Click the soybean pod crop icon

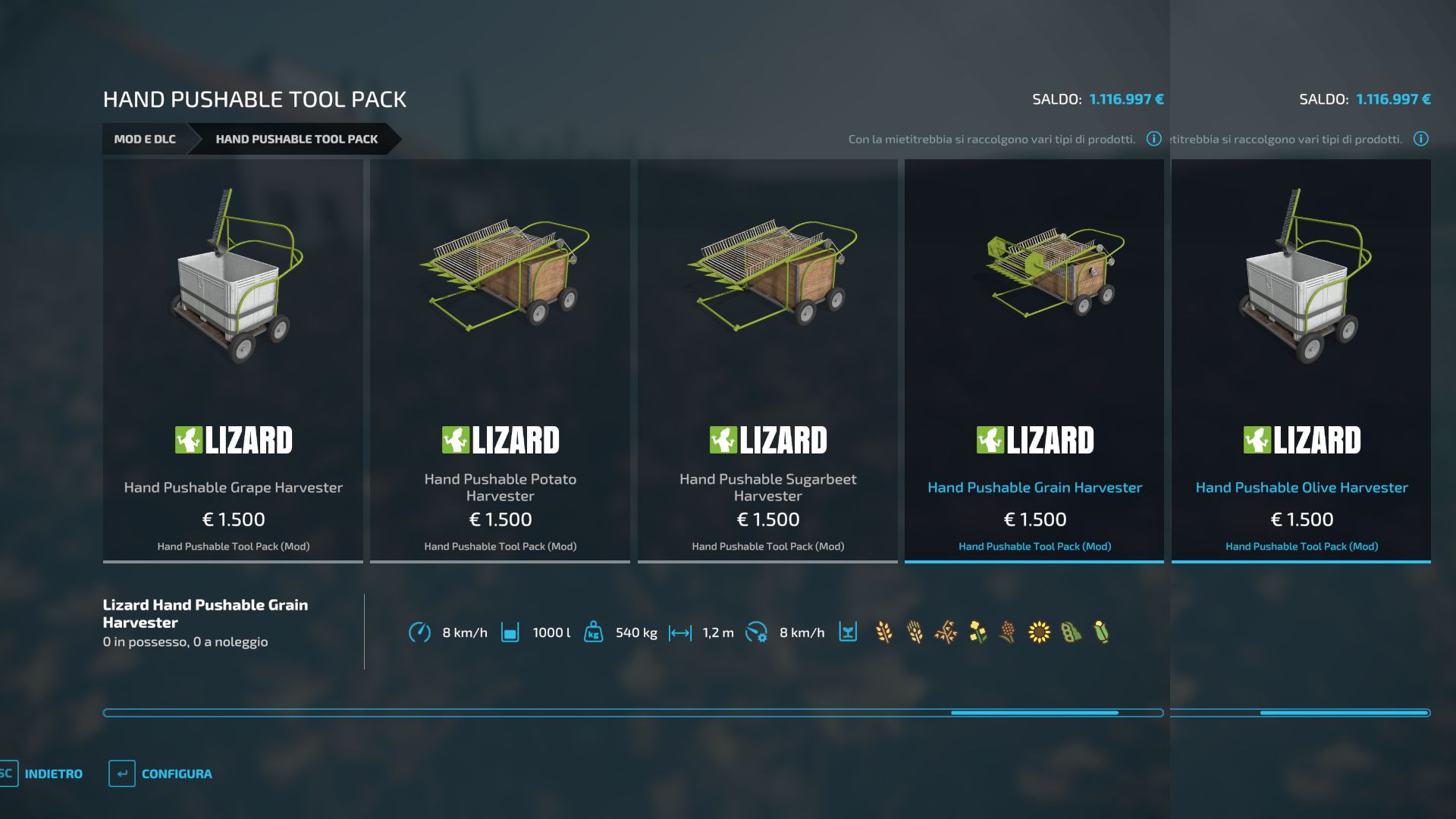[1070, 632]
